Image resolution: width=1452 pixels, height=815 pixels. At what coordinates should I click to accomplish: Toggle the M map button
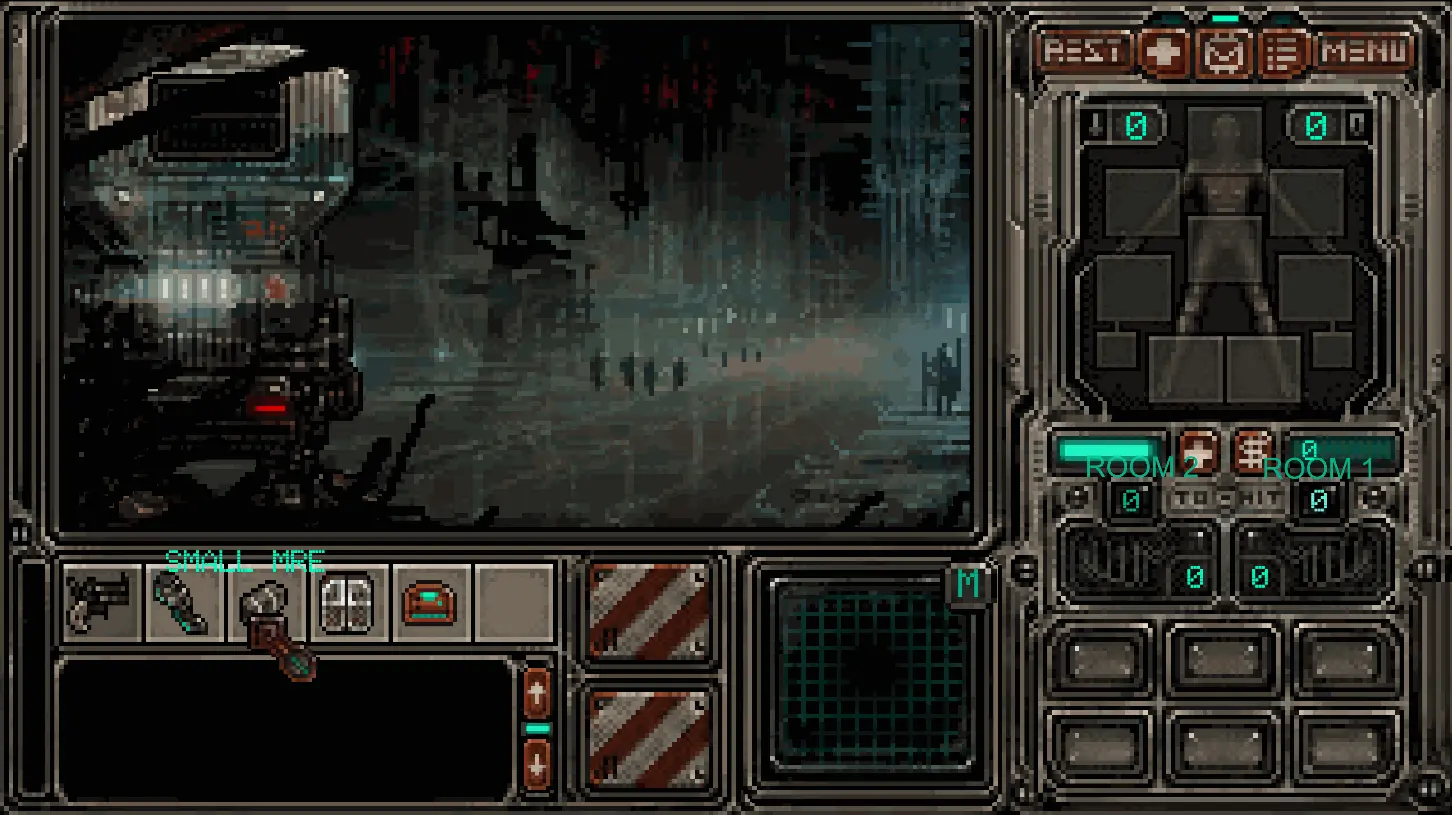(x=967, y=585)
